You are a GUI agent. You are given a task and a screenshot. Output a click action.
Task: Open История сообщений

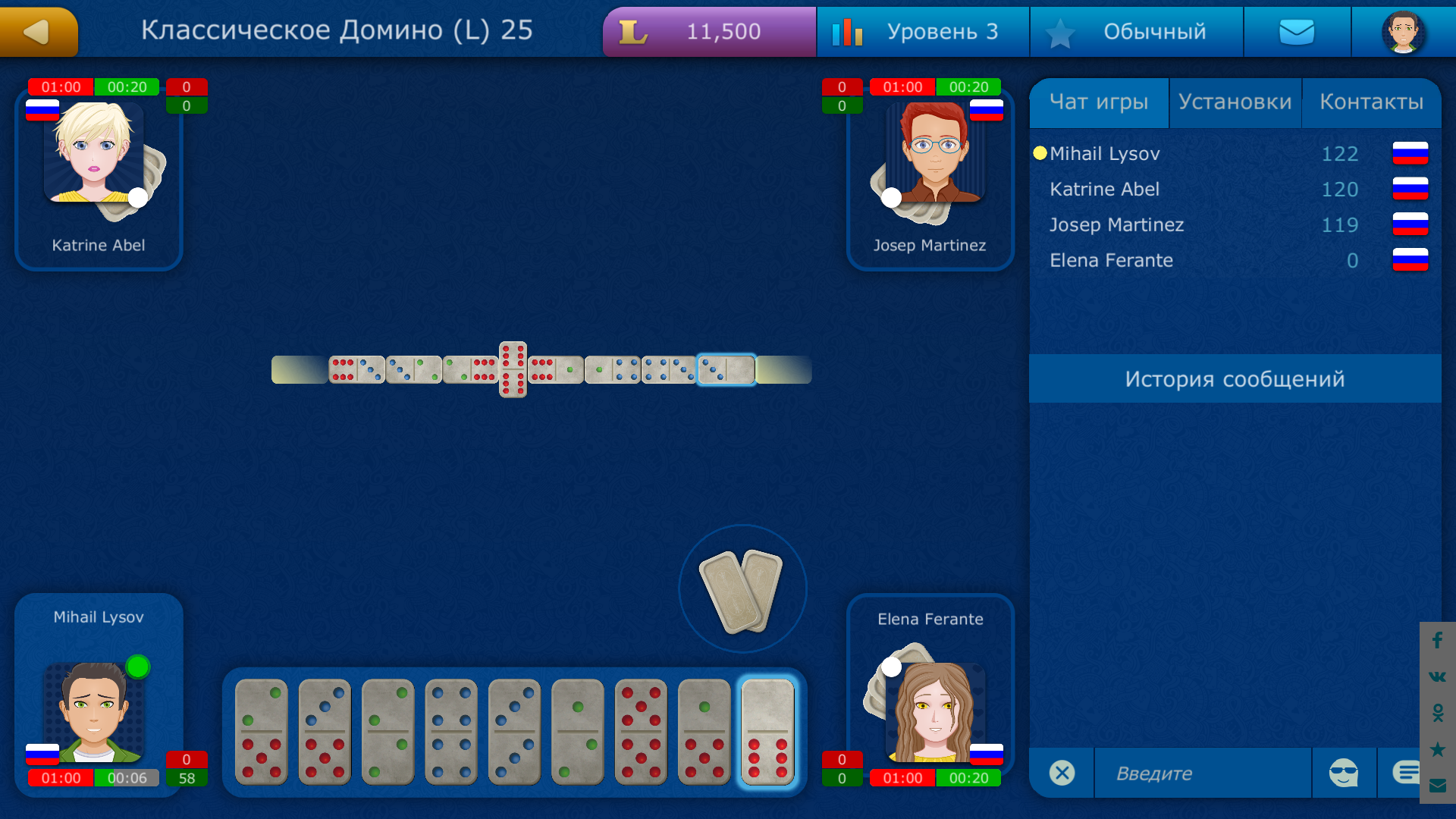click(1235, 378)
